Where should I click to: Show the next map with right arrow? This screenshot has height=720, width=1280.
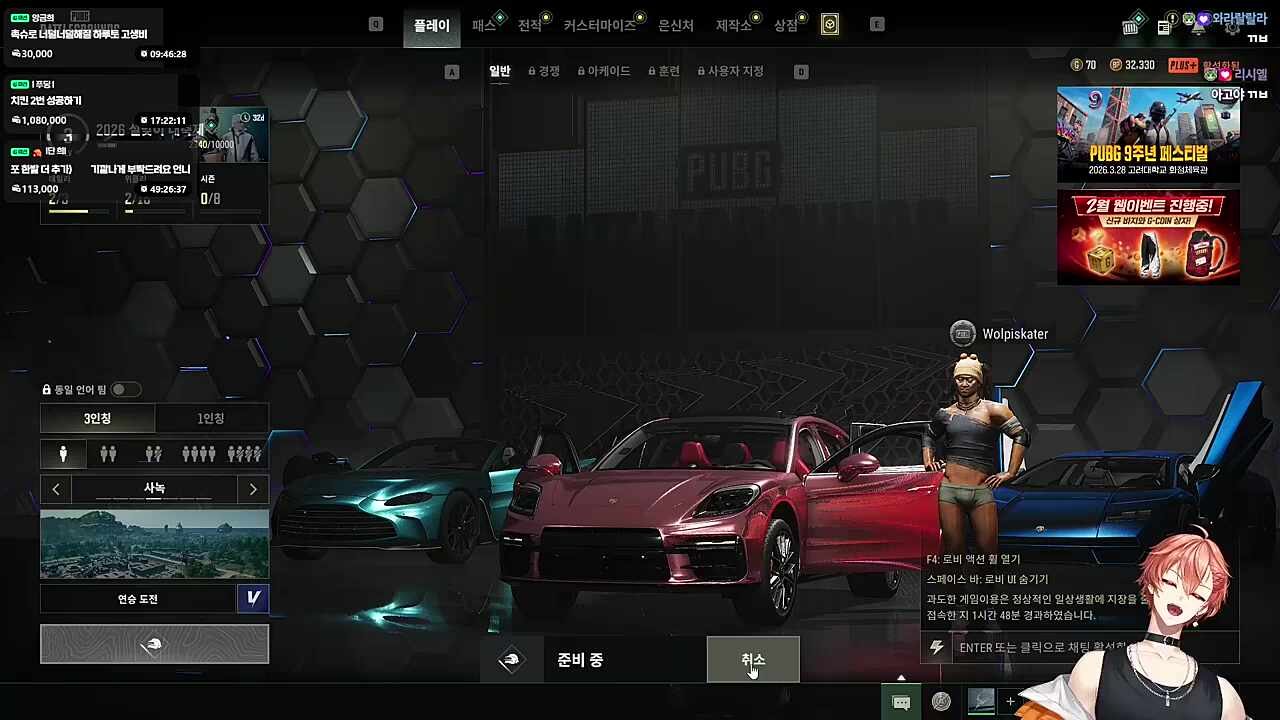click(253, 489)
